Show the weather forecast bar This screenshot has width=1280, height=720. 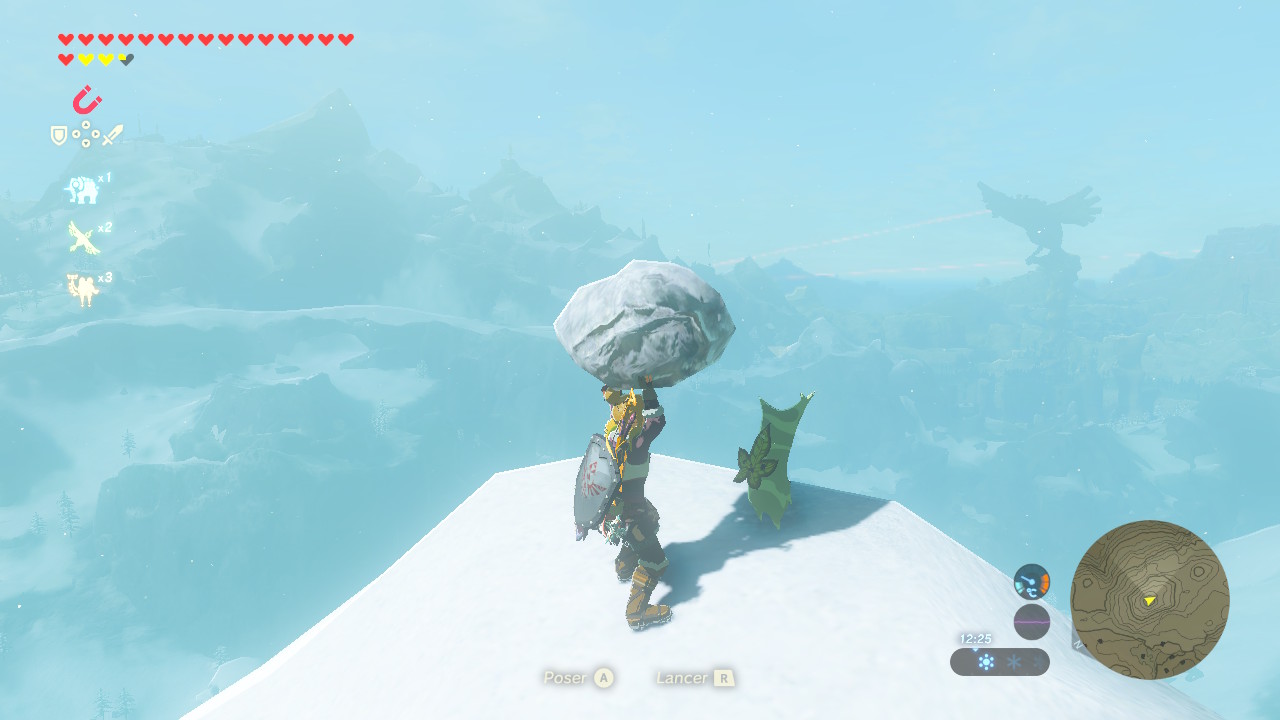[x=999, y=662]
